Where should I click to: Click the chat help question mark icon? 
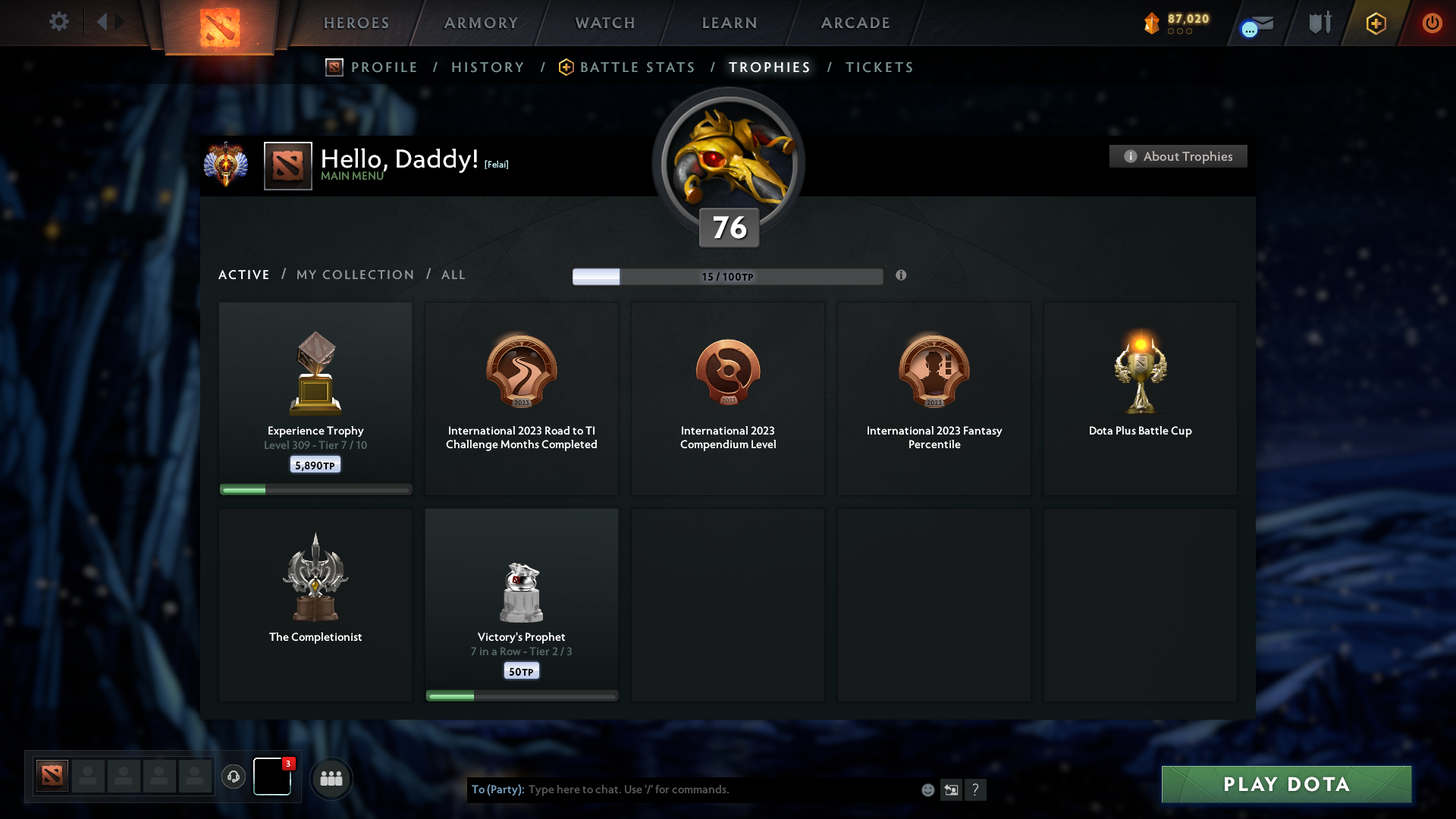coord(976,789)
